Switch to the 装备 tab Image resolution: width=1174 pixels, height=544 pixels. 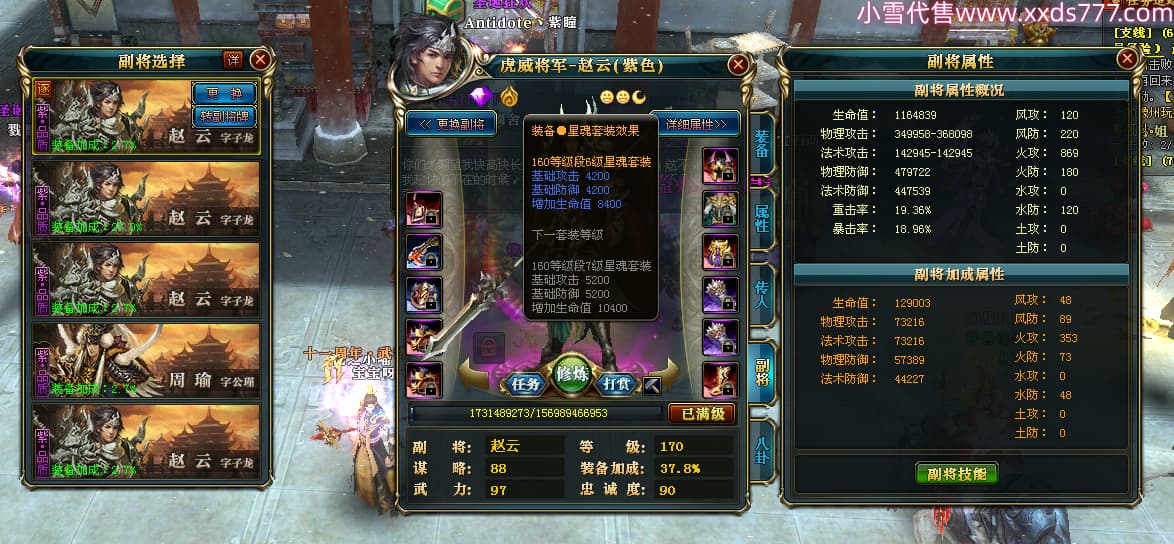762,143
